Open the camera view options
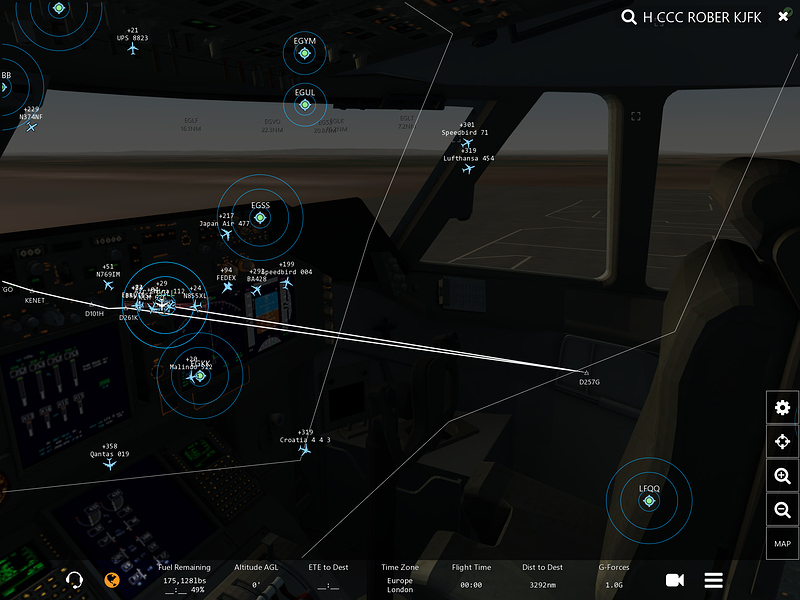This screenshot has height=600, width=800. 675,580
